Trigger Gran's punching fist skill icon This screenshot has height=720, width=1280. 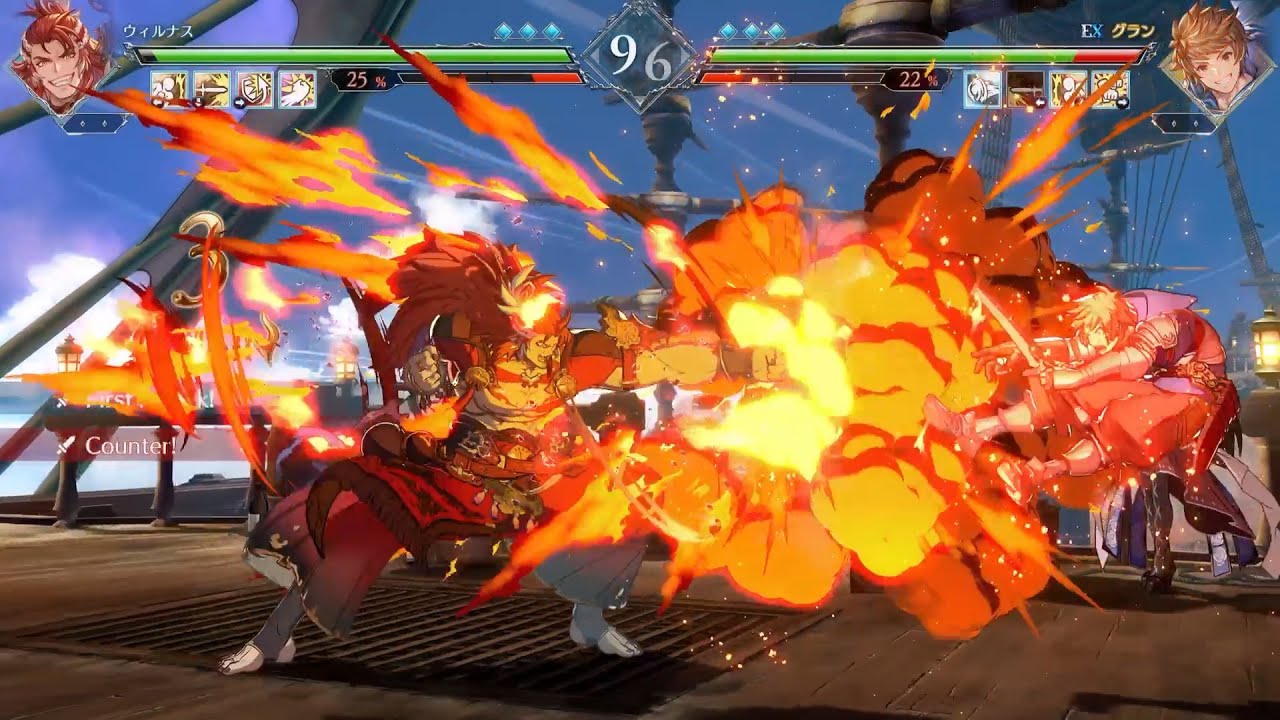tap(1111, 89)
